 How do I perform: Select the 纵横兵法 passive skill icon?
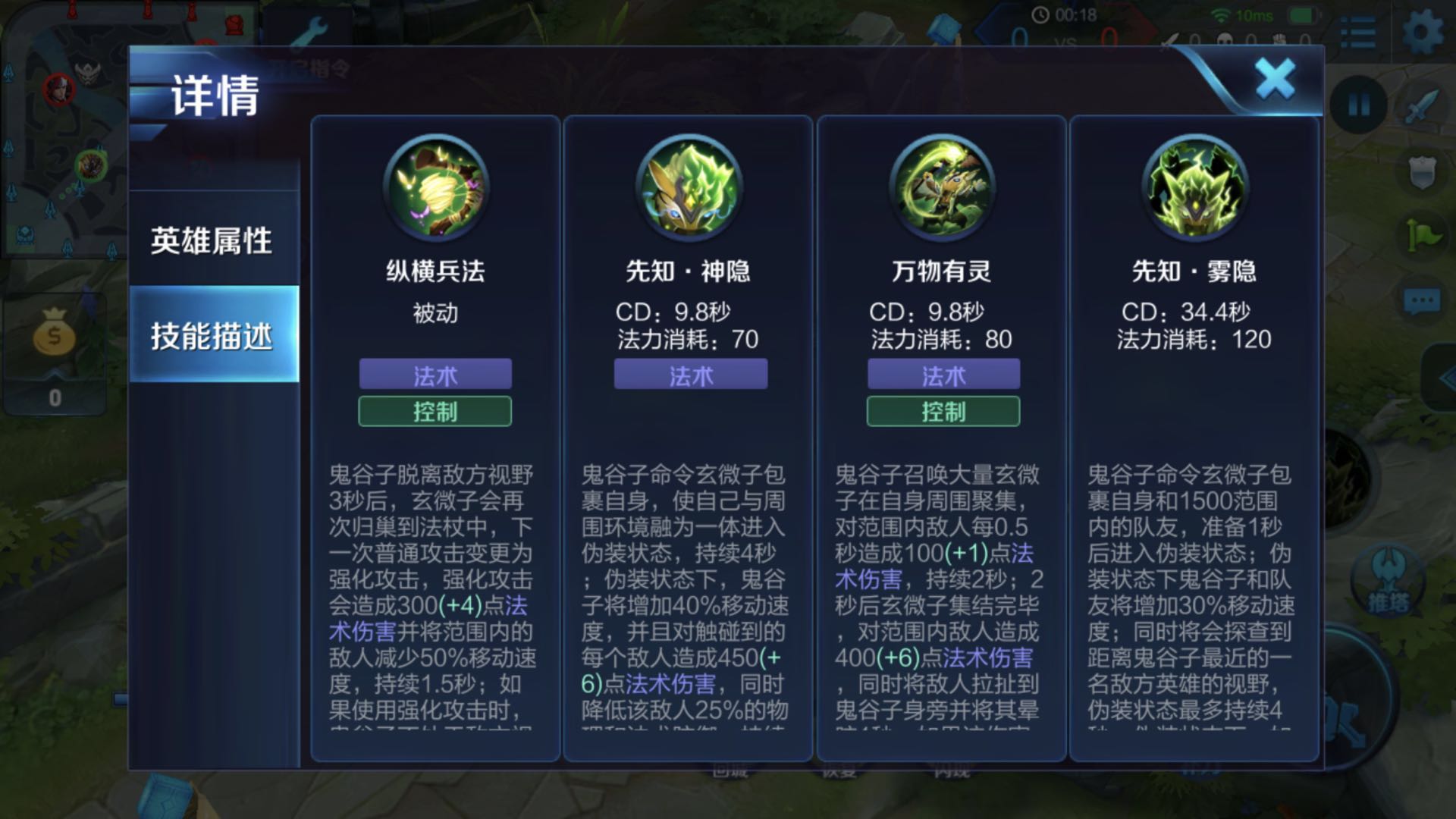435,188
